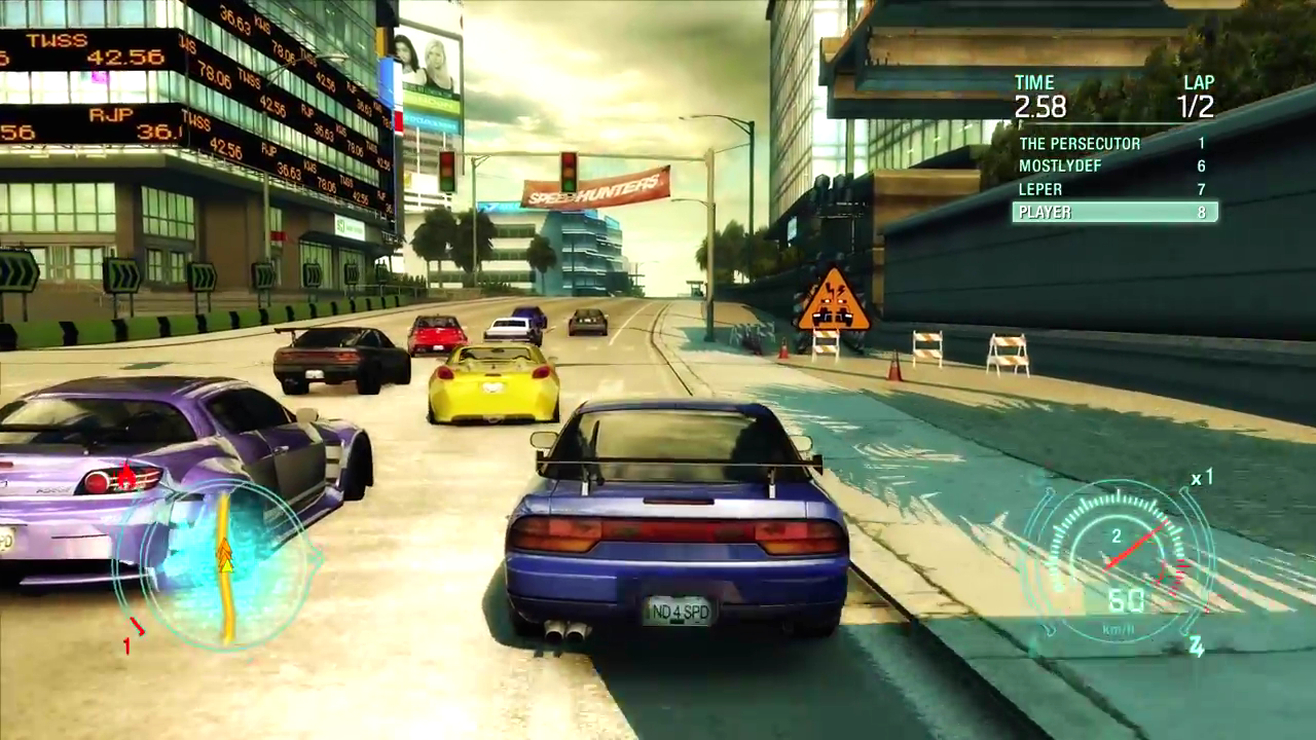Select the PLAYER row in the race standings
The width and height of the screenshot is (1316, 740).
click(x=1114, y=212)
